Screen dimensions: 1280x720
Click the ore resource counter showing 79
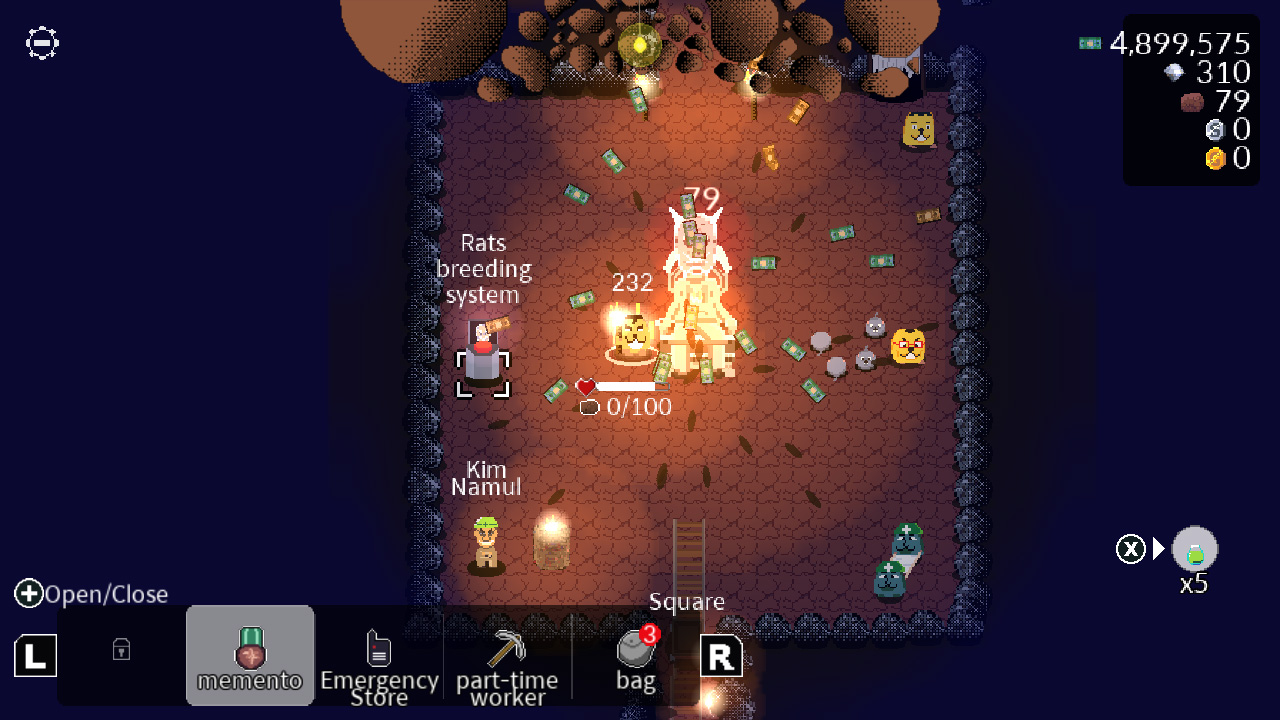[x=1205, y=101]
